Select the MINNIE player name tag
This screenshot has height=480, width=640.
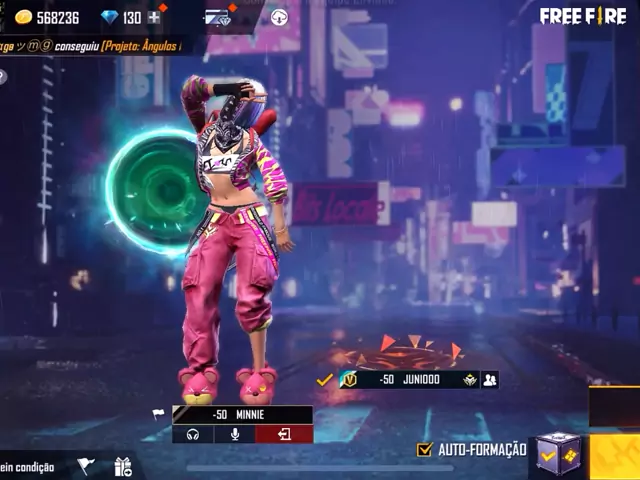coord(242,414)
